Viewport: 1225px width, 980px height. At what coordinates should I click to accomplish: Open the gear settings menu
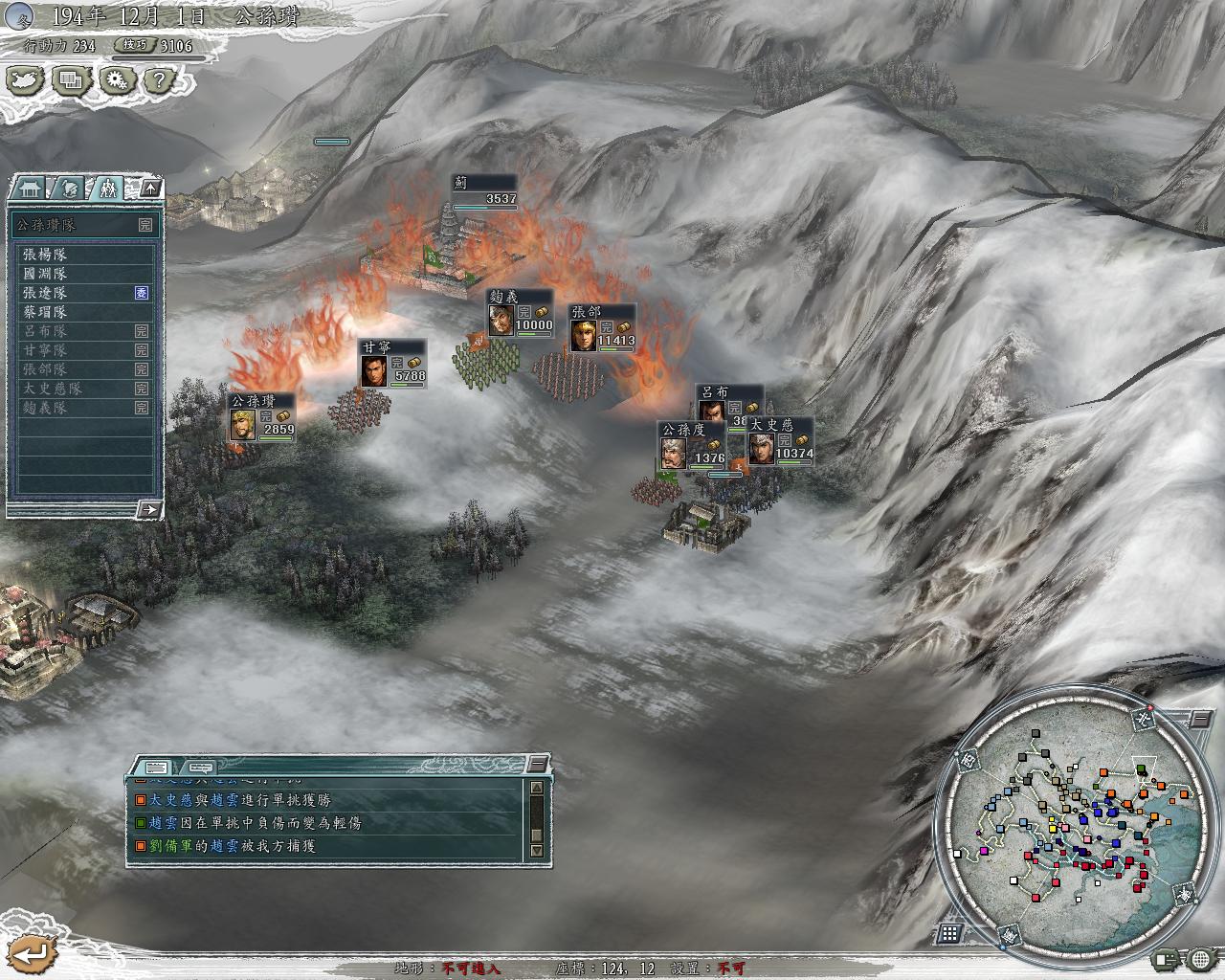(x=116, y=80)
